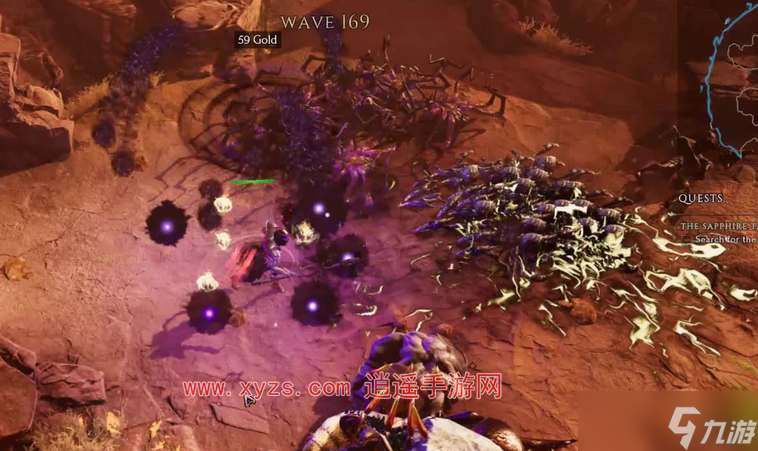Pick up the 59 Gold loot label
This screenshot has height=451, width=758.
[257, 40]
